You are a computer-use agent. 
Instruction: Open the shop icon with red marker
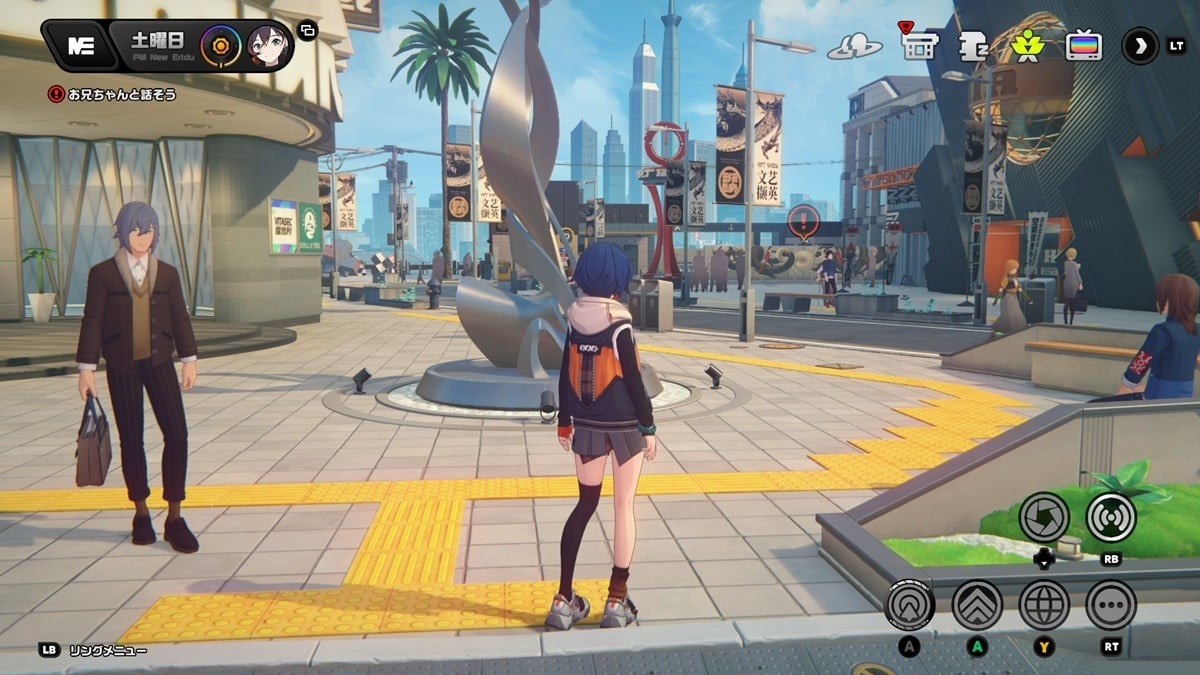coord(918,45)
